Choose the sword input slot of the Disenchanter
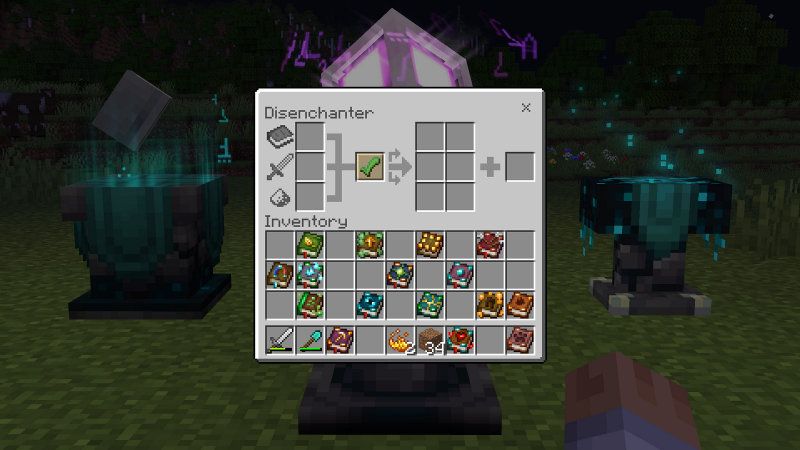800x450 pixels. coord(310,166)
